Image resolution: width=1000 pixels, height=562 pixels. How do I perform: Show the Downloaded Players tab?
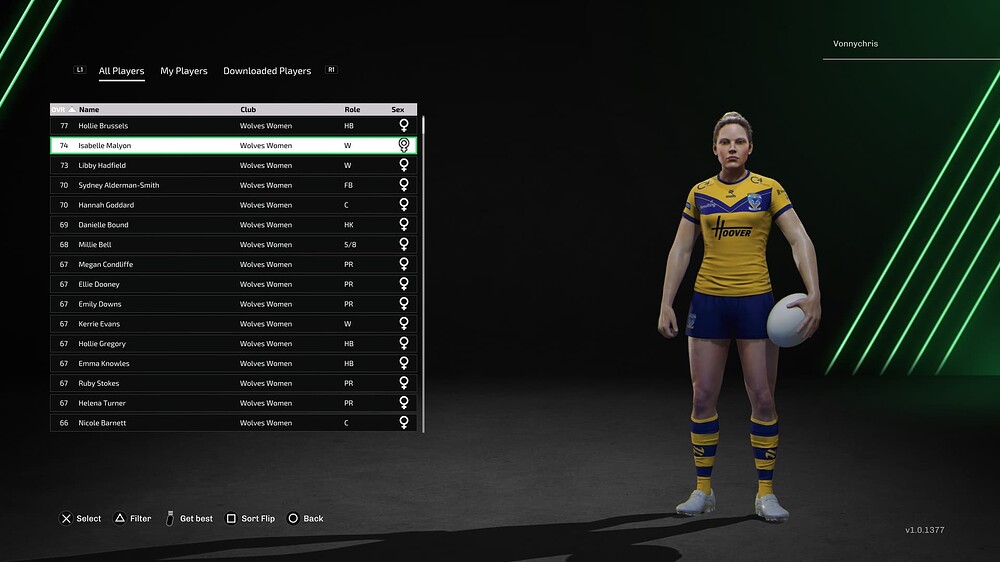(x=267, y=71)
